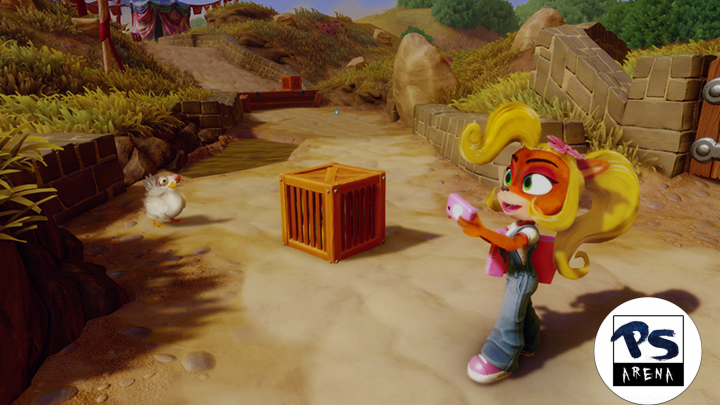Click the PS Arena channel watermark logo

point(647,350)
